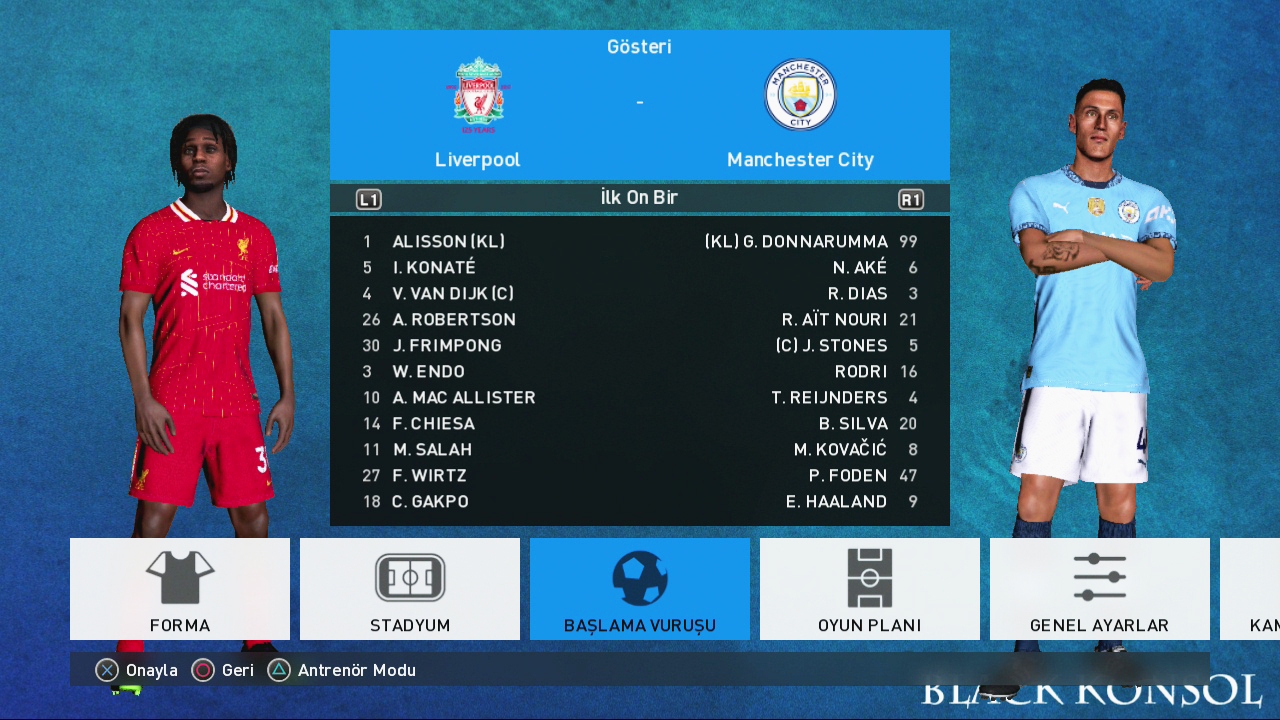Choose the Stadyum menu tile
Screen dimensions: 1280x720
point(410,589)
